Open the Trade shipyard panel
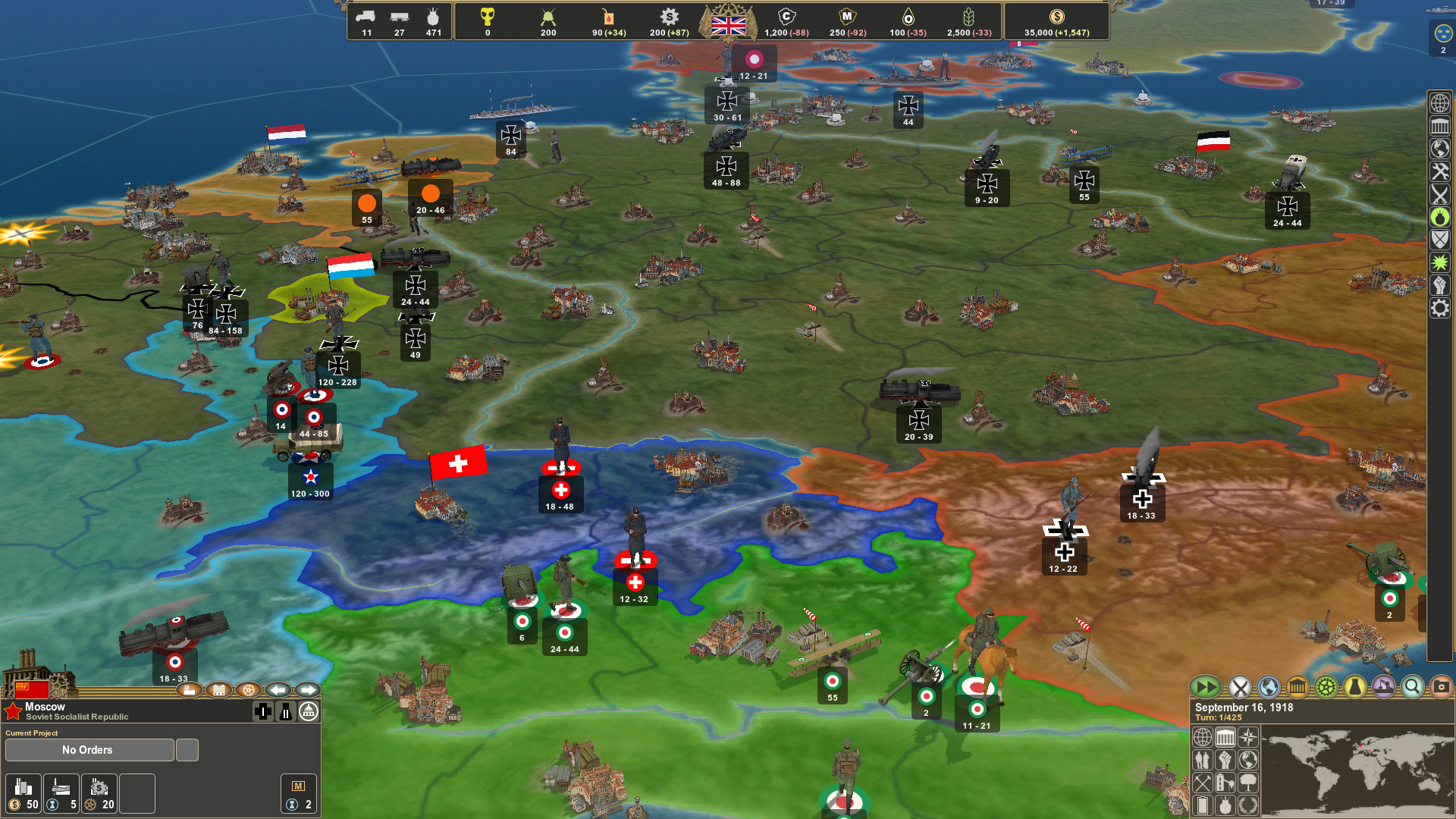 click(x=1383, y=687)
